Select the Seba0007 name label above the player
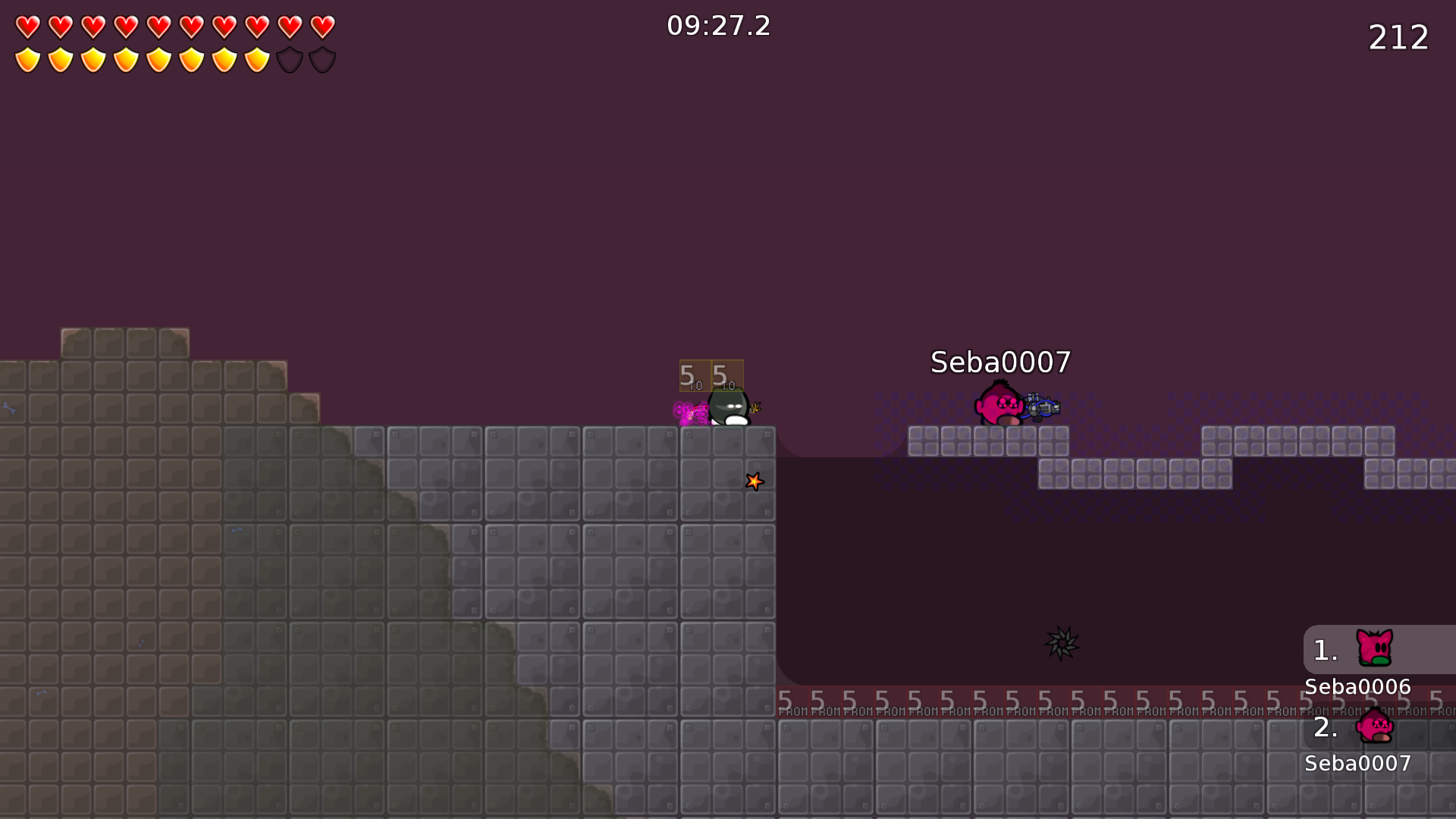 point(999,362)
